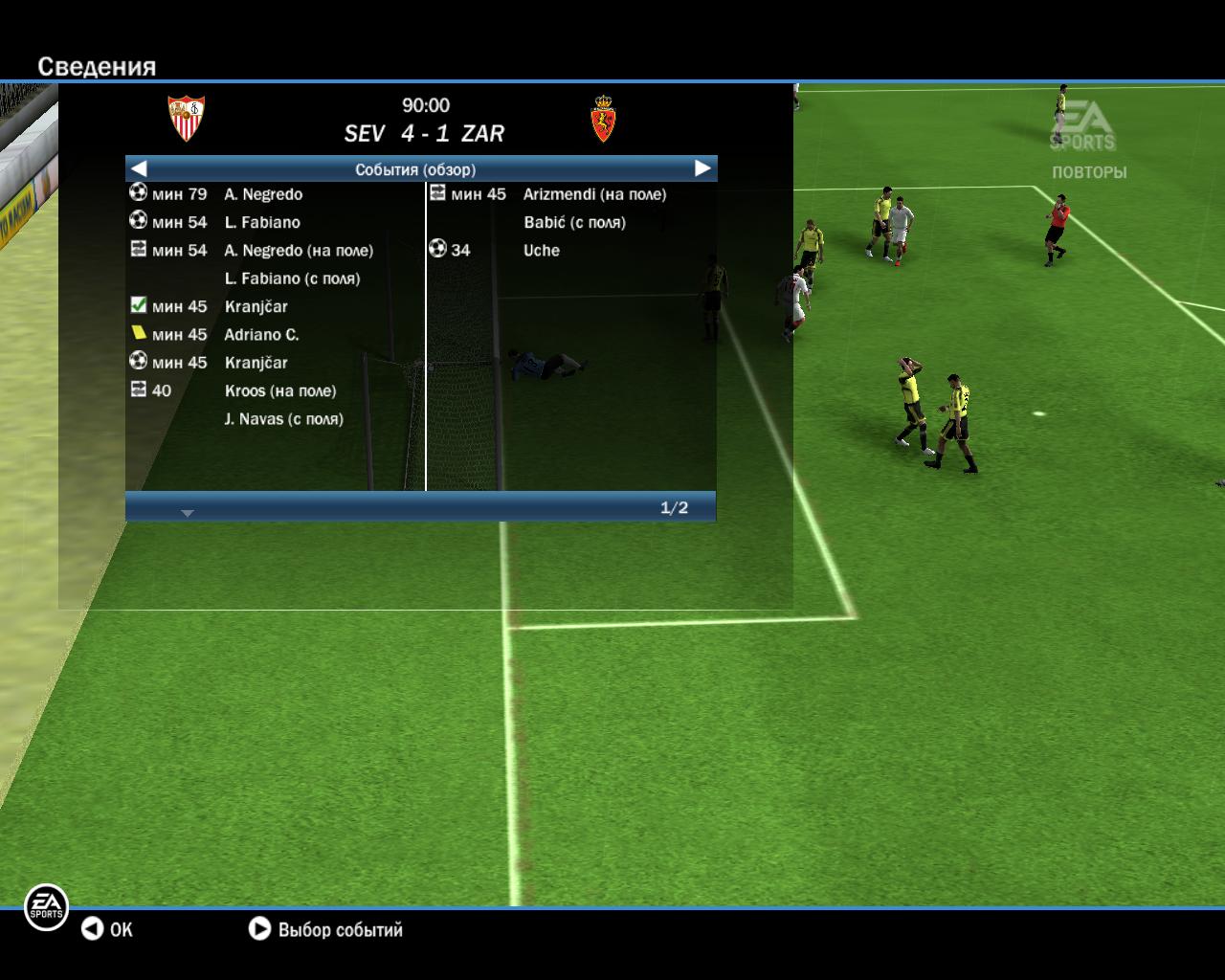Select the Kroos substitution event
The image size is (1225, 980).
click(279, 390)
